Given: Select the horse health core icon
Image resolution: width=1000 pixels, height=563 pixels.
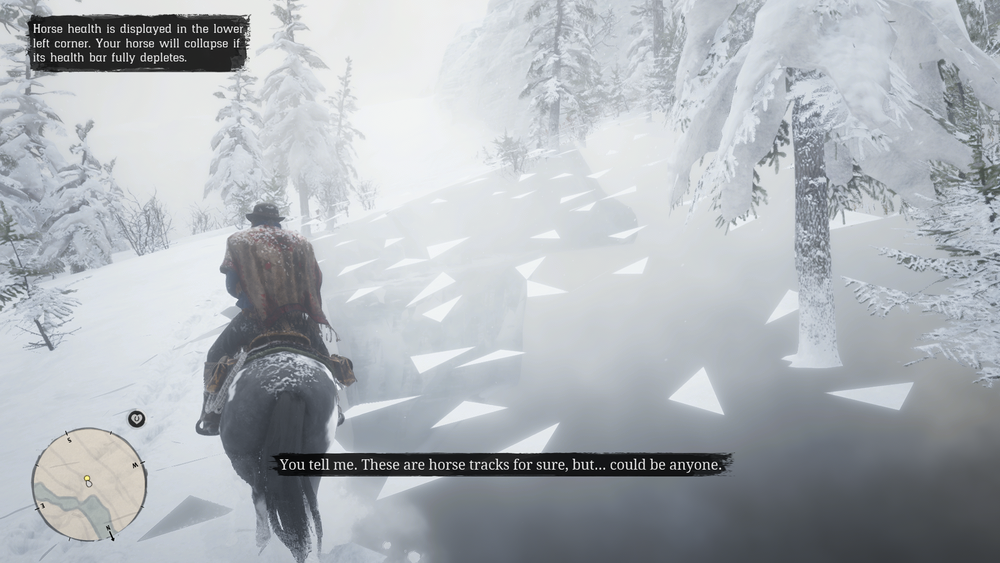Looking at the screenshot, I should [137, 418].
